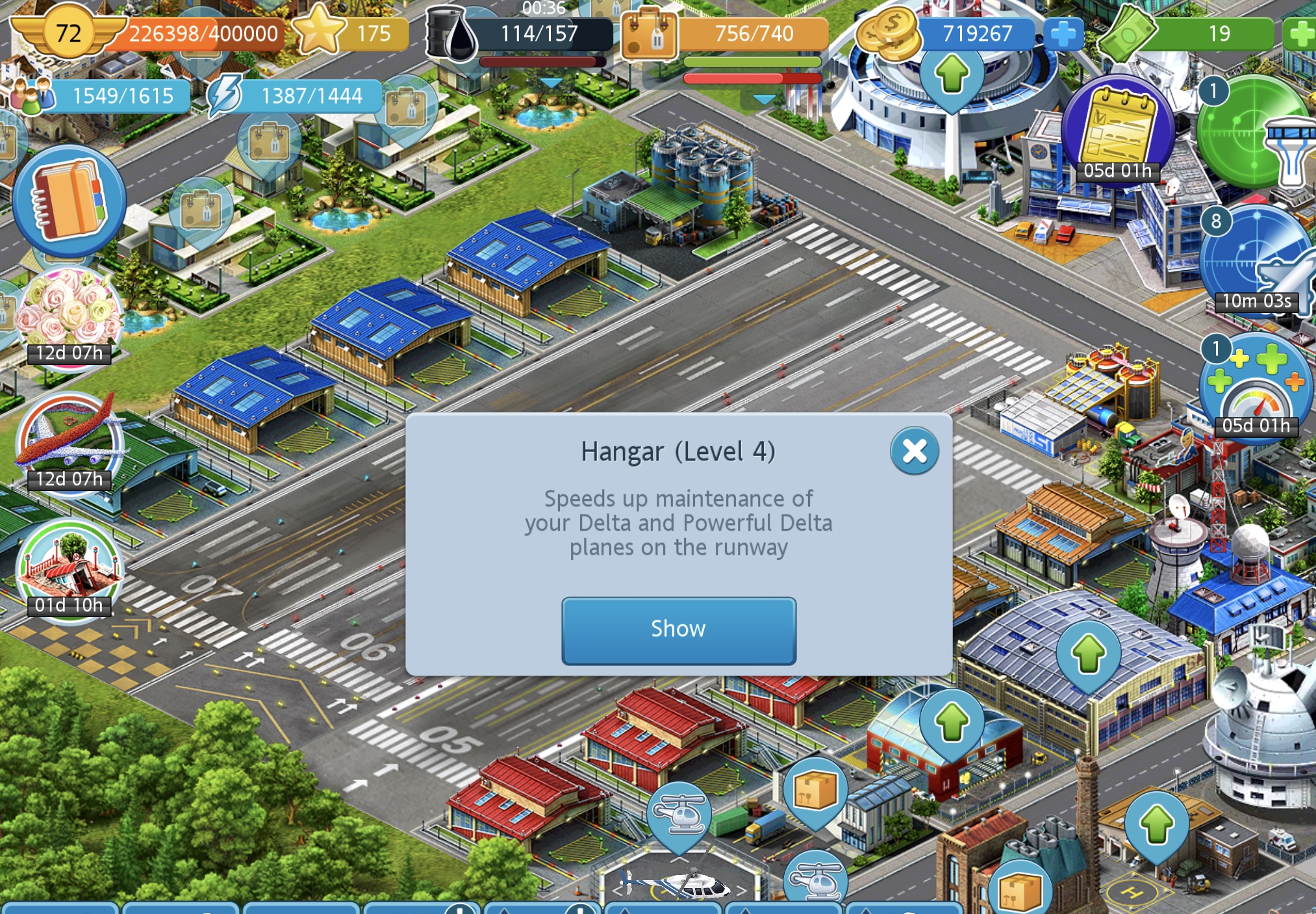Tap the level 72 wings badge
Image resolution: width=1316 pixels, height=914 pixels.
tap(68, 32)
